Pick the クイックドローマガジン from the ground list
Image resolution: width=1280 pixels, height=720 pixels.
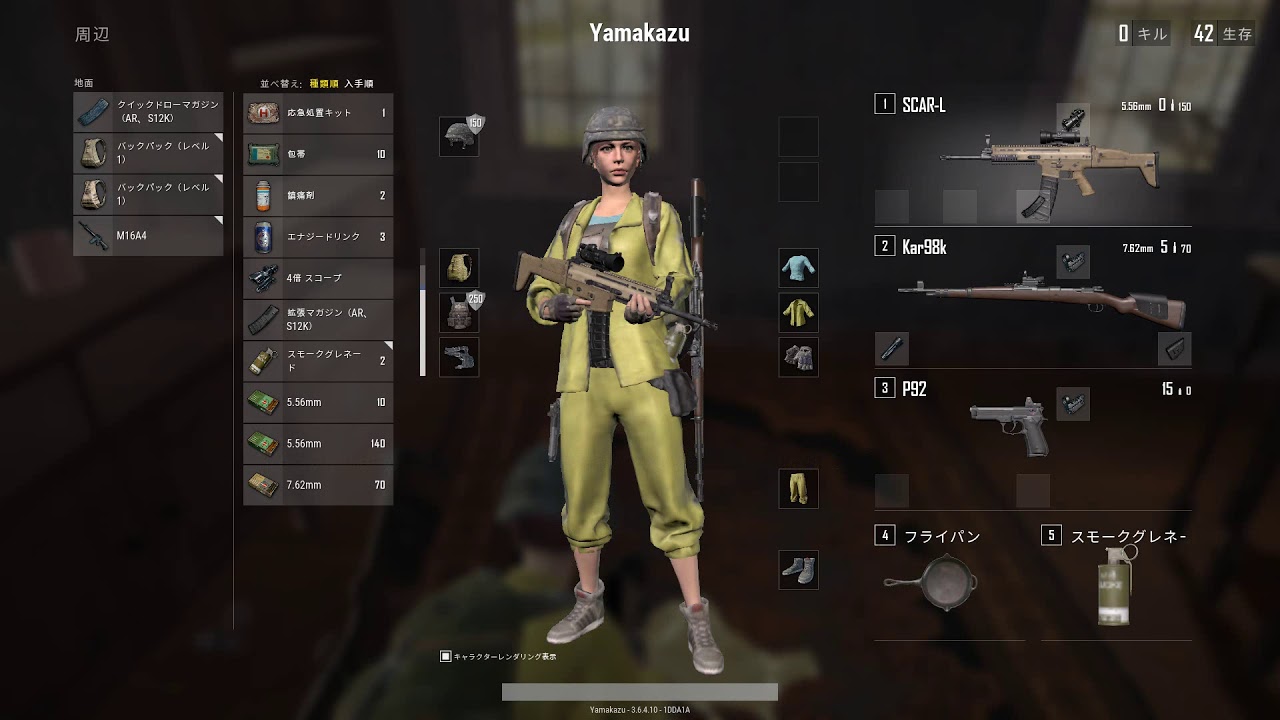pos(148,112)
